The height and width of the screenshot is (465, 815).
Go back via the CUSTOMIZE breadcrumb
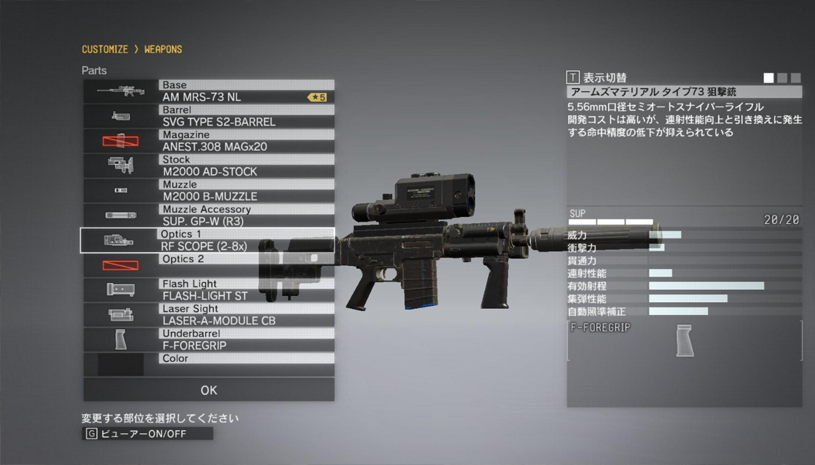[104, 49]
